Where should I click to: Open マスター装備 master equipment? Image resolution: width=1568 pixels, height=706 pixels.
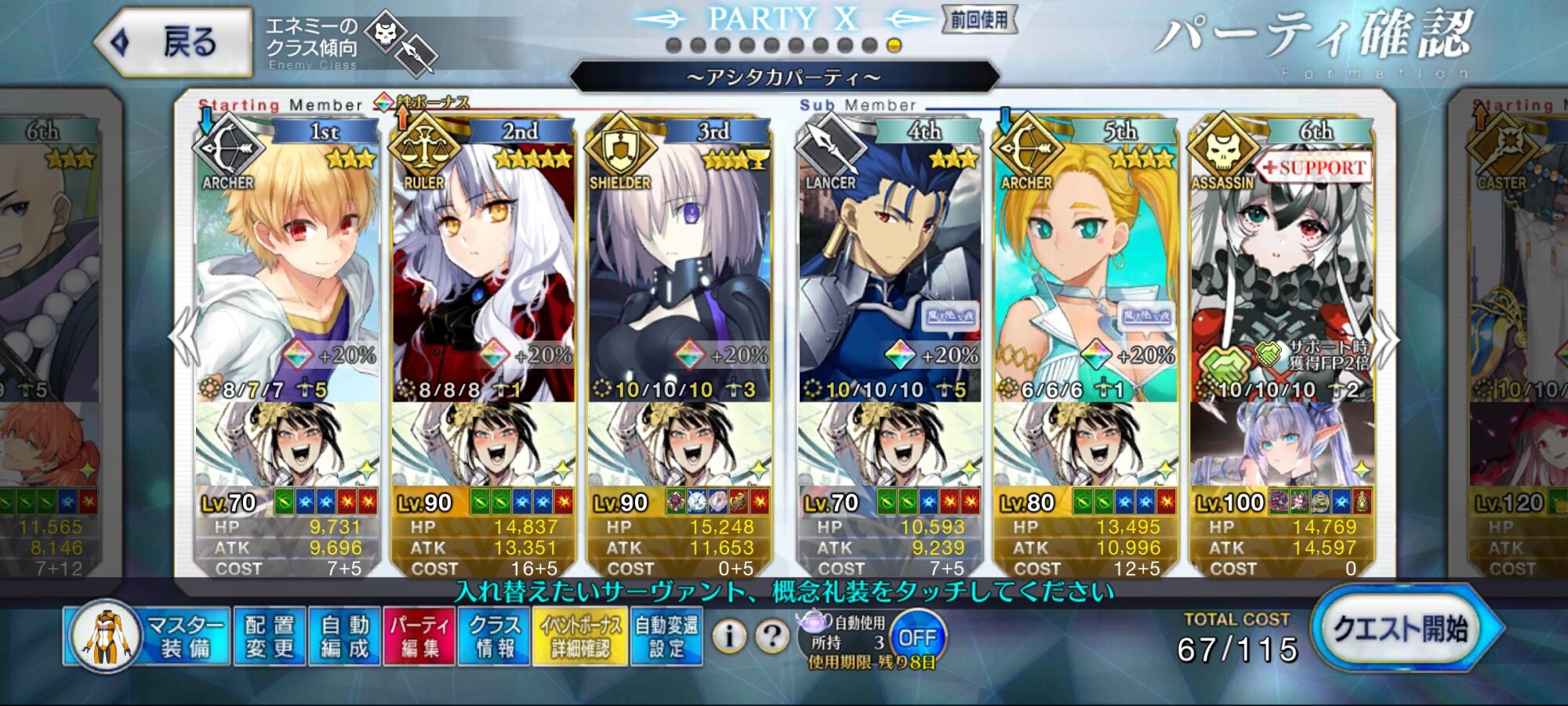[147, 637]
